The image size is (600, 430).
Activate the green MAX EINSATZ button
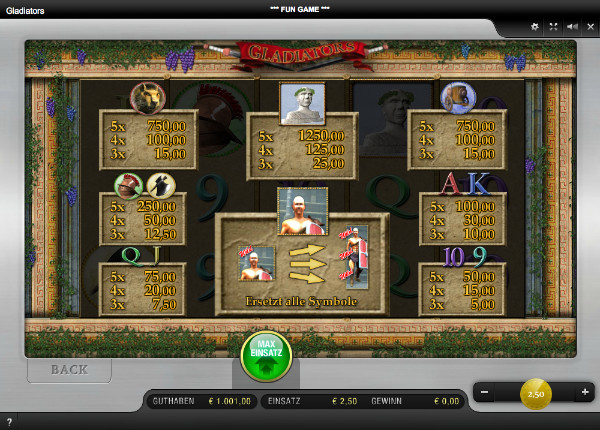tap(266, 356)
